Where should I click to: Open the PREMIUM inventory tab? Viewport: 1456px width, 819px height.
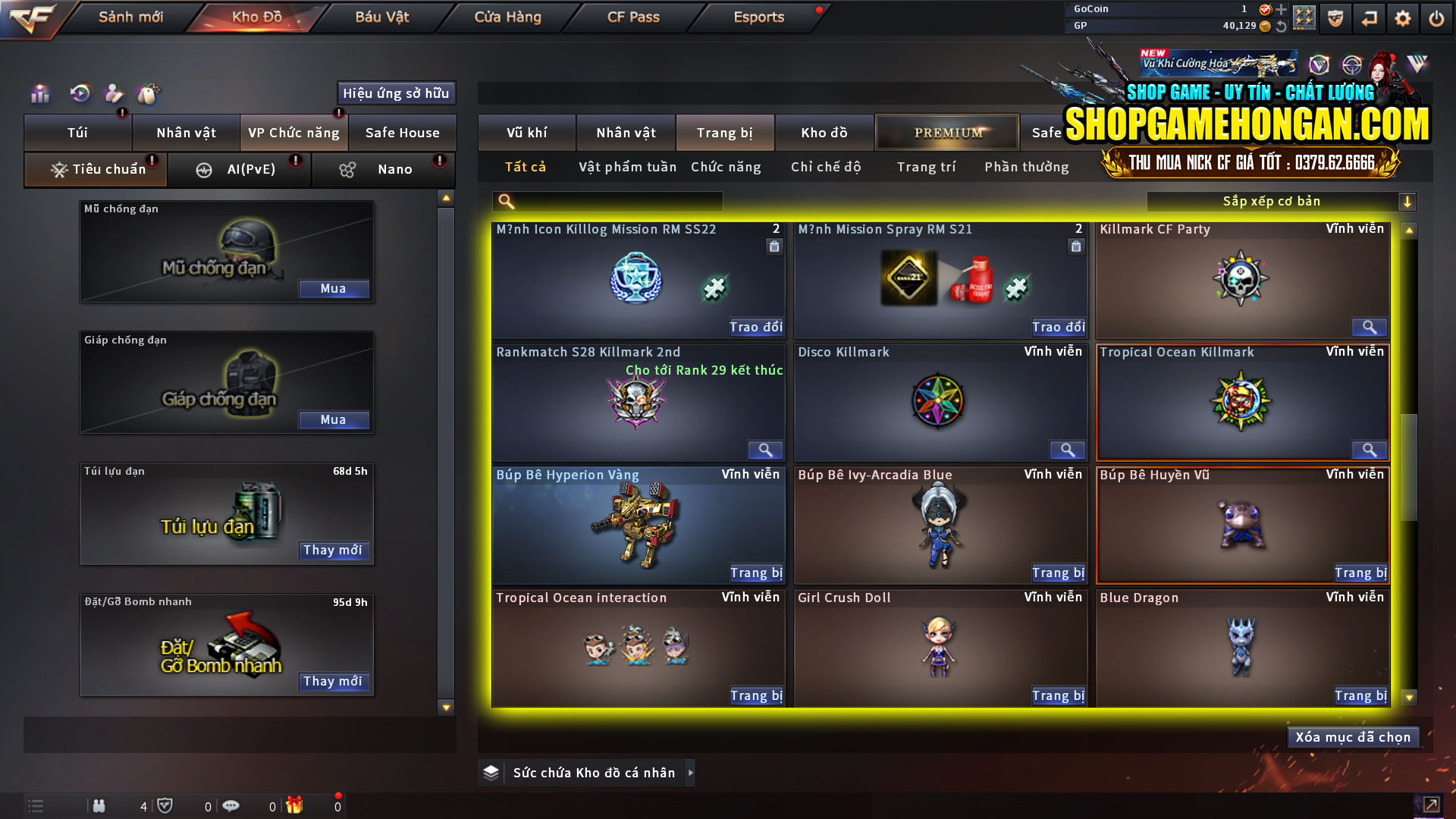coord(946,132)
